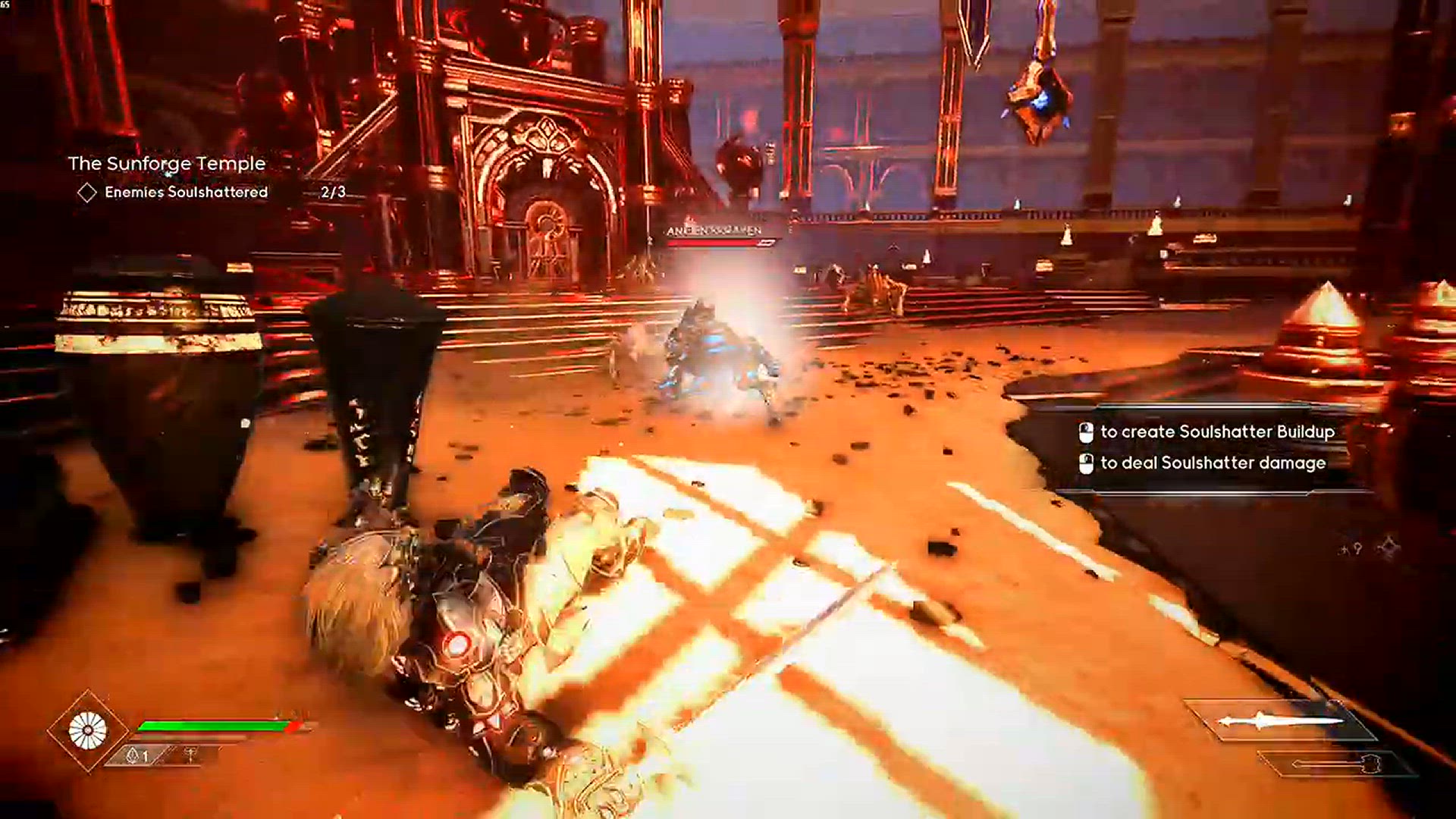Use the healing charge slot showing 1
The width and height of the screenshot is (1456, 819).
point(137,755)
